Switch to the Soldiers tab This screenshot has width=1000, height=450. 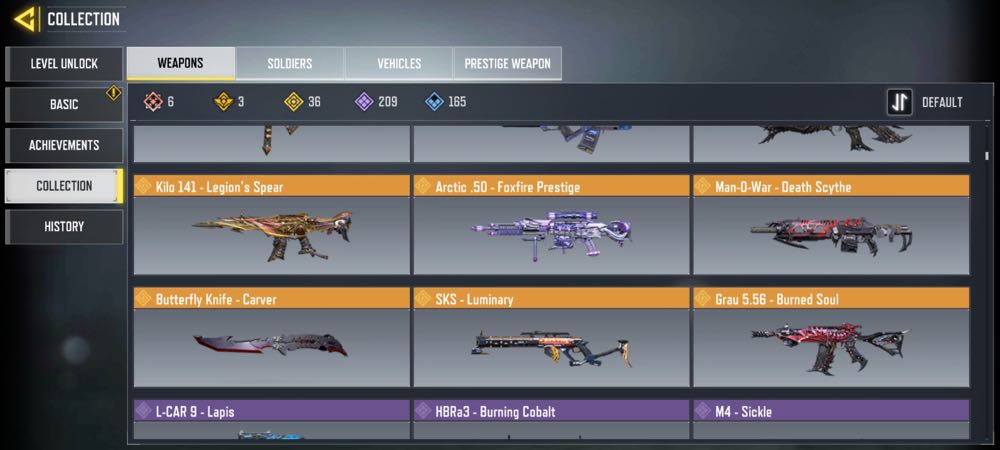[290, 64]
